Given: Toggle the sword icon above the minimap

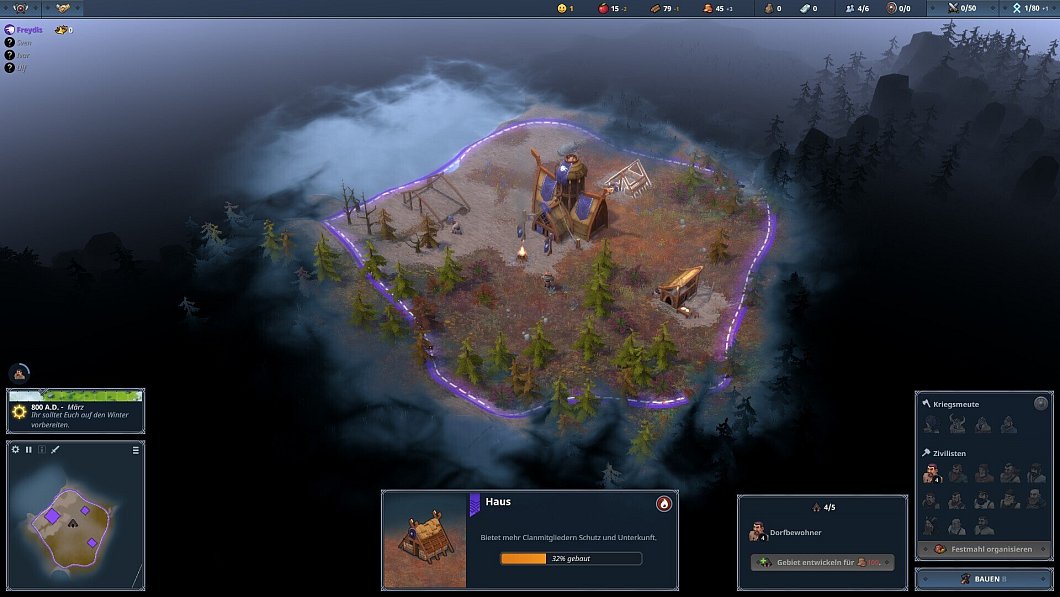Looking at the screenshot, I should (55, 450).
